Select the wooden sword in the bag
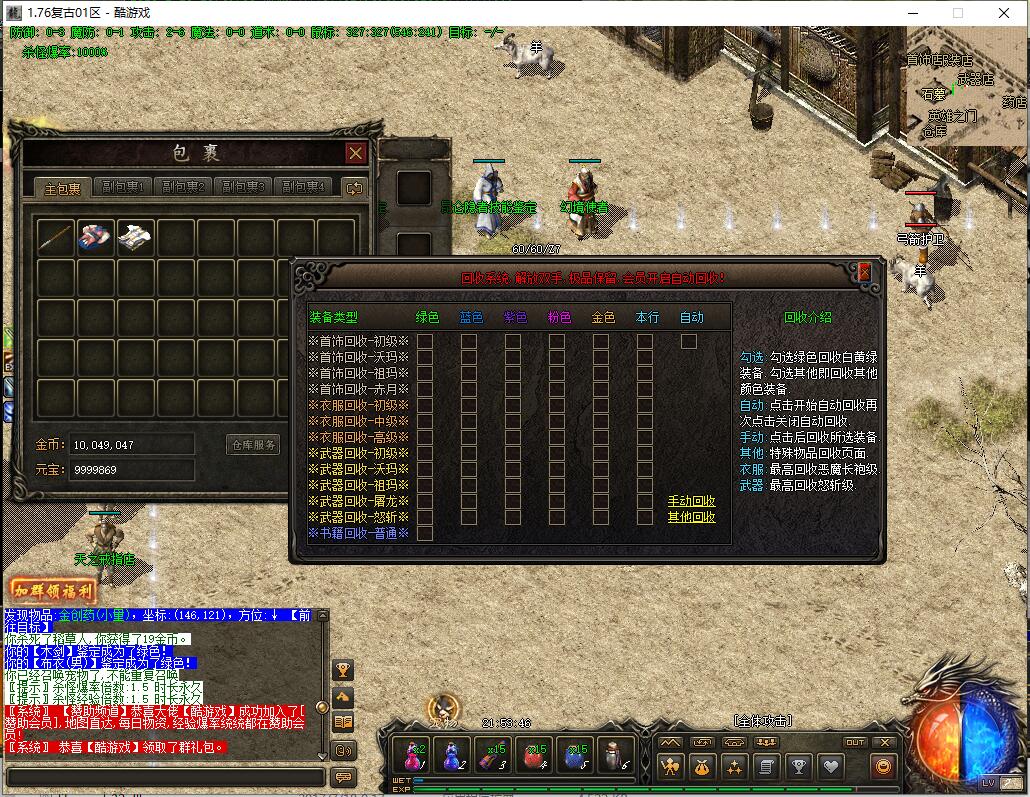This screenshot has height=797, width=1030. click(x=56, y=238)
